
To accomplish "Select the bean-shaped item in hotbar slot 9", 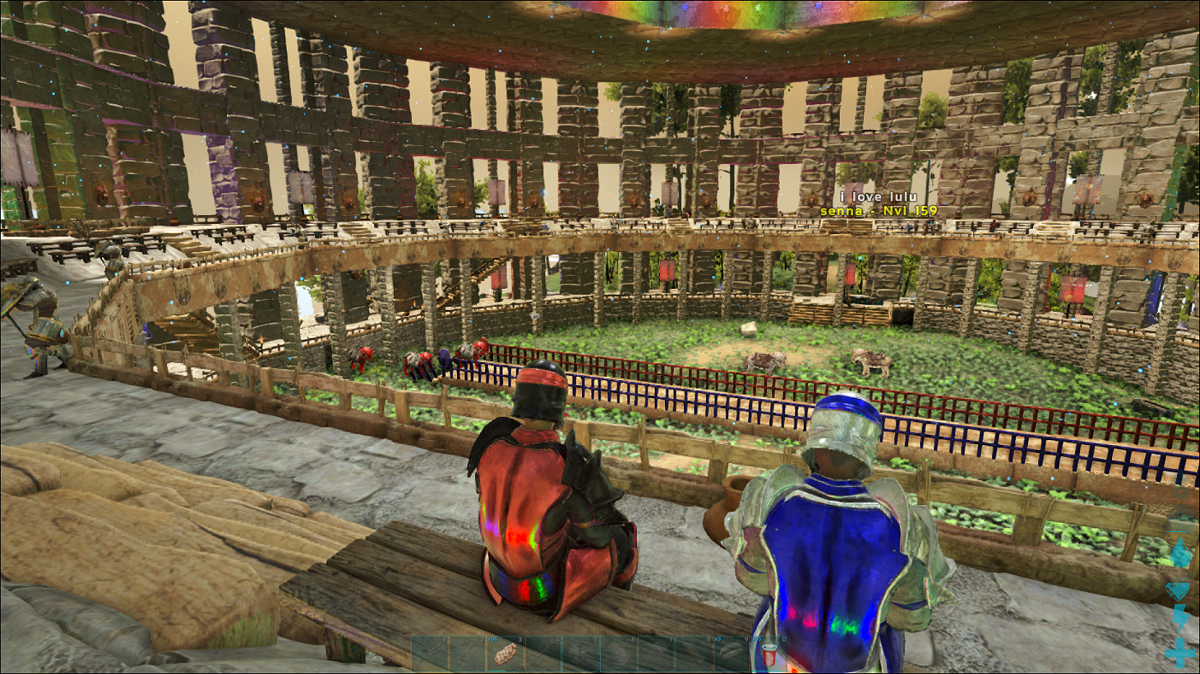I will (732, 653).
